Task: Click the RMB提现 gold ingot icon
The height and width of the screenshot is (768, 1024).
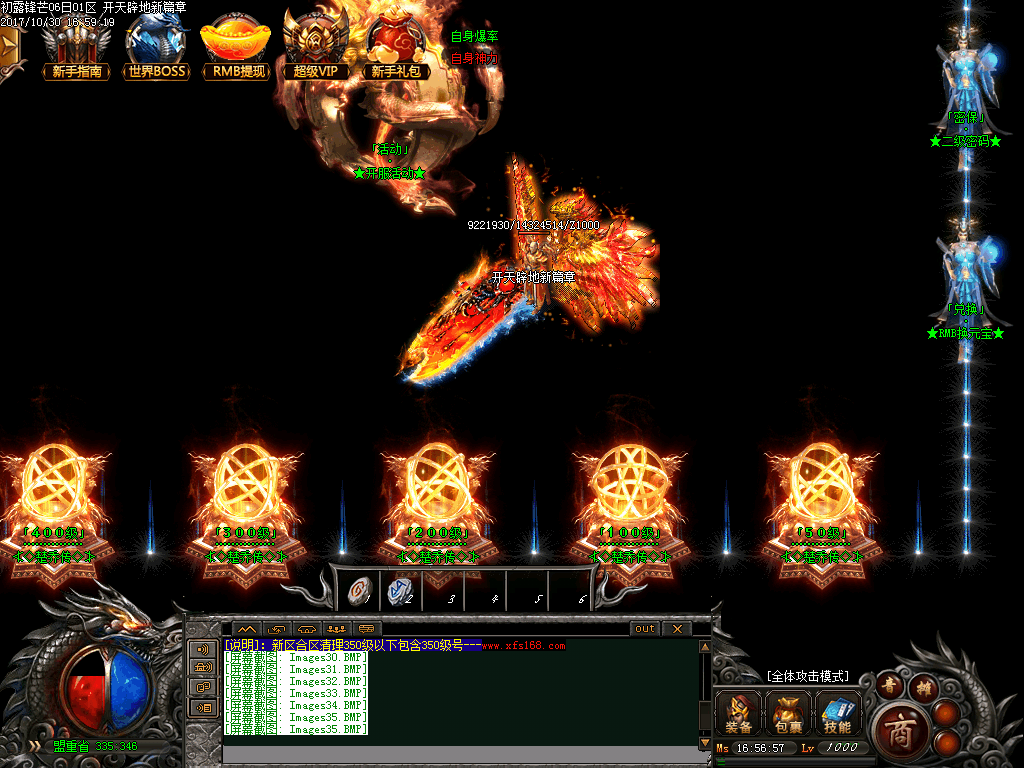Action: coord(236,48)
